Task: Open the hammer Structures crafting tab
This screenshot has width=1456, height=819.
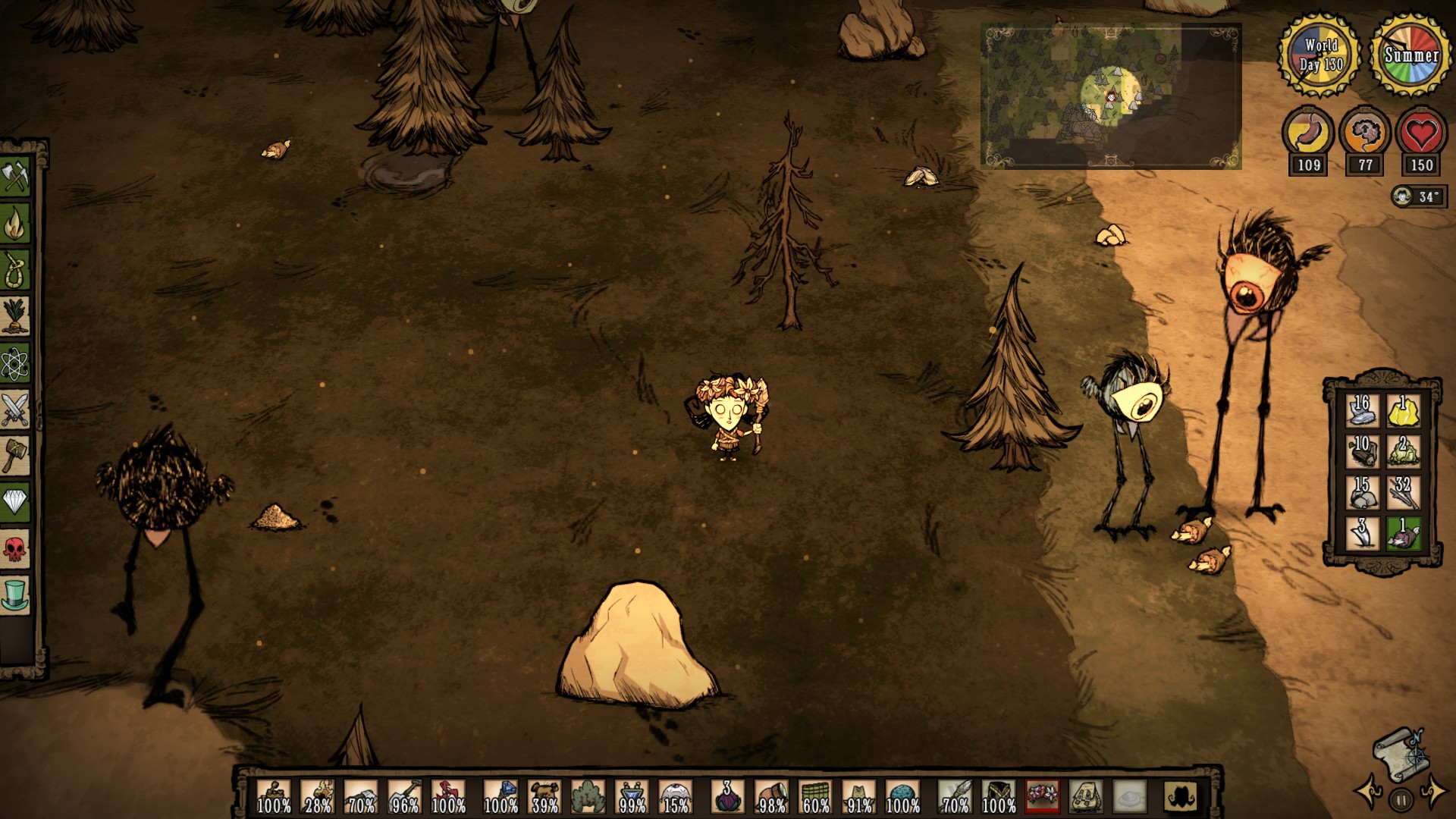Action: pyautogui.click(x=15, y=456)
